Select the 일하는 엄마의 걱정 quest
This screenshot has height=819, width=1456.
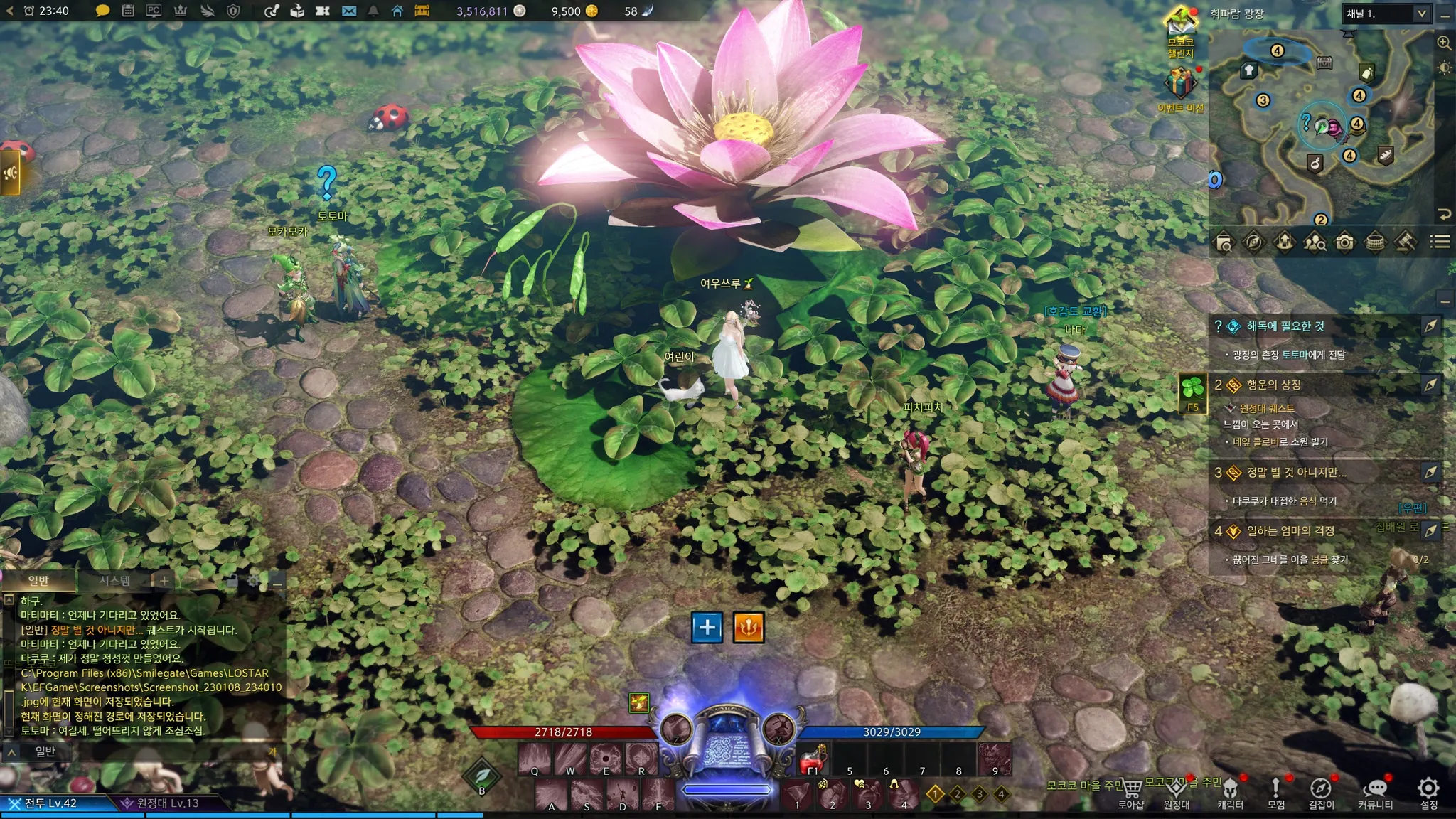[x=1290, y=531]
